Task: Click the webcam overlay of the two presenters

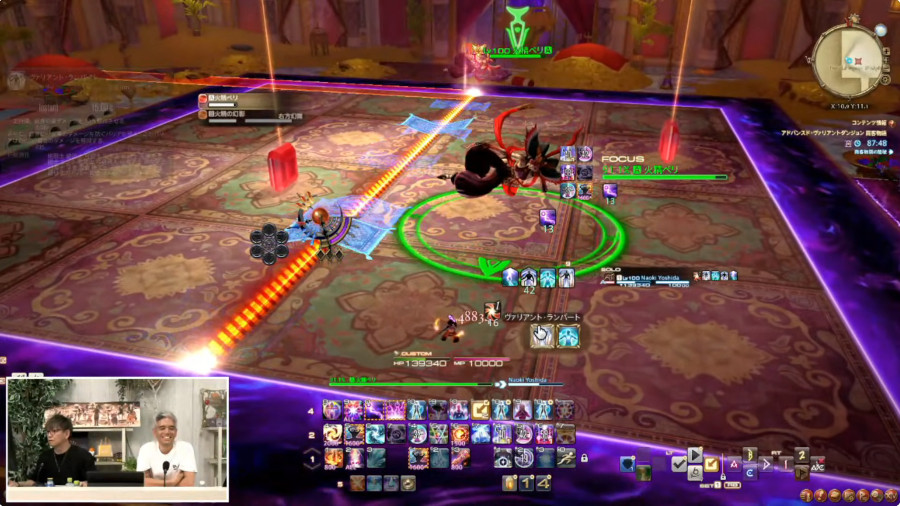Action: point(118,438)
